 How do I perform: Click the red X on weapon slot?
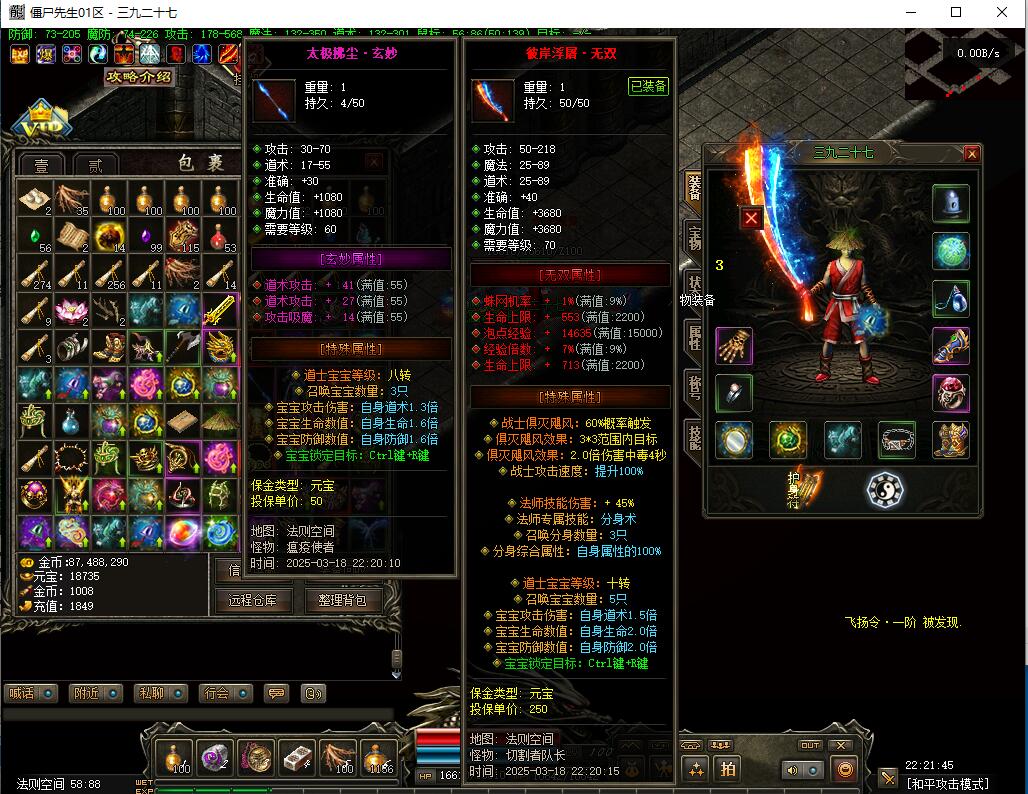(751, 218)
